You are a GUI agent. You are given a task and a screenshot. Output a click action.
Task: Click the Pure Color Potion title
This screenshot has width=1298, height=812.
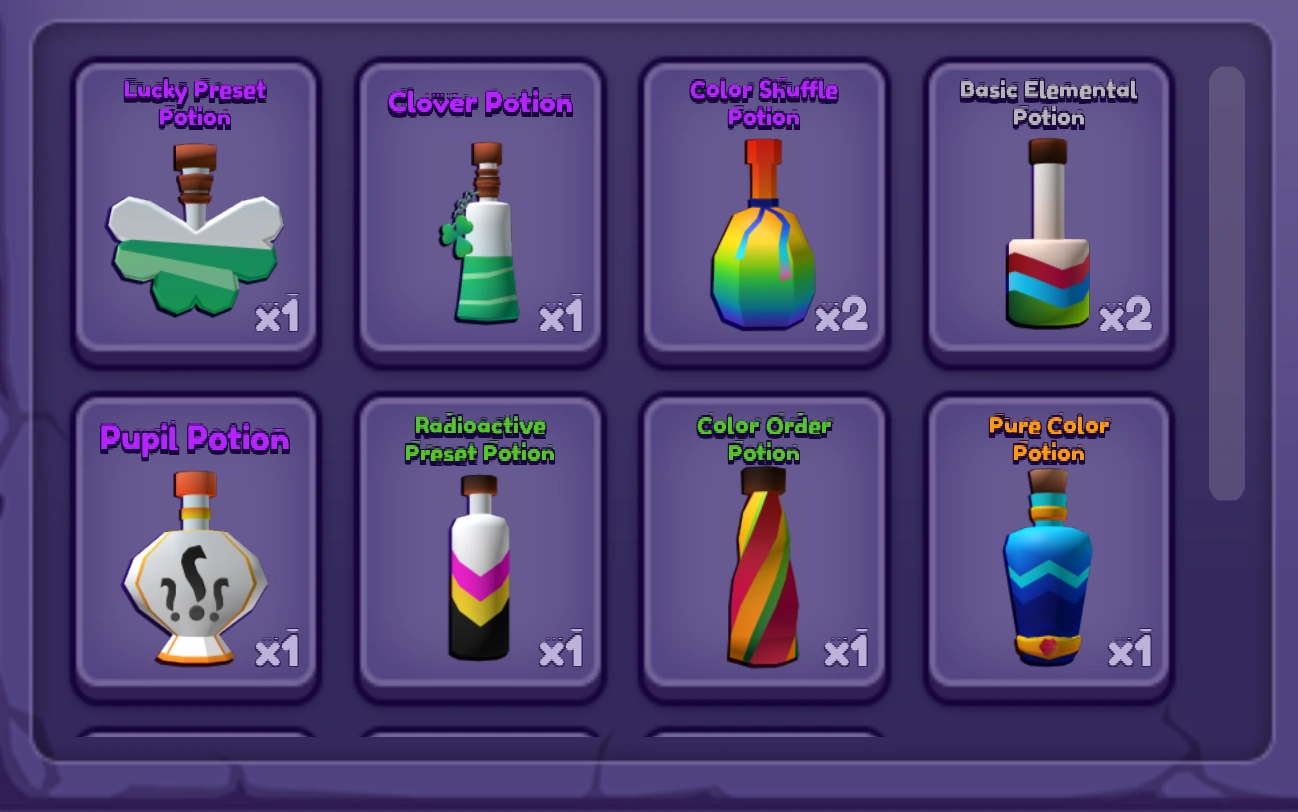pos(1047,439)
